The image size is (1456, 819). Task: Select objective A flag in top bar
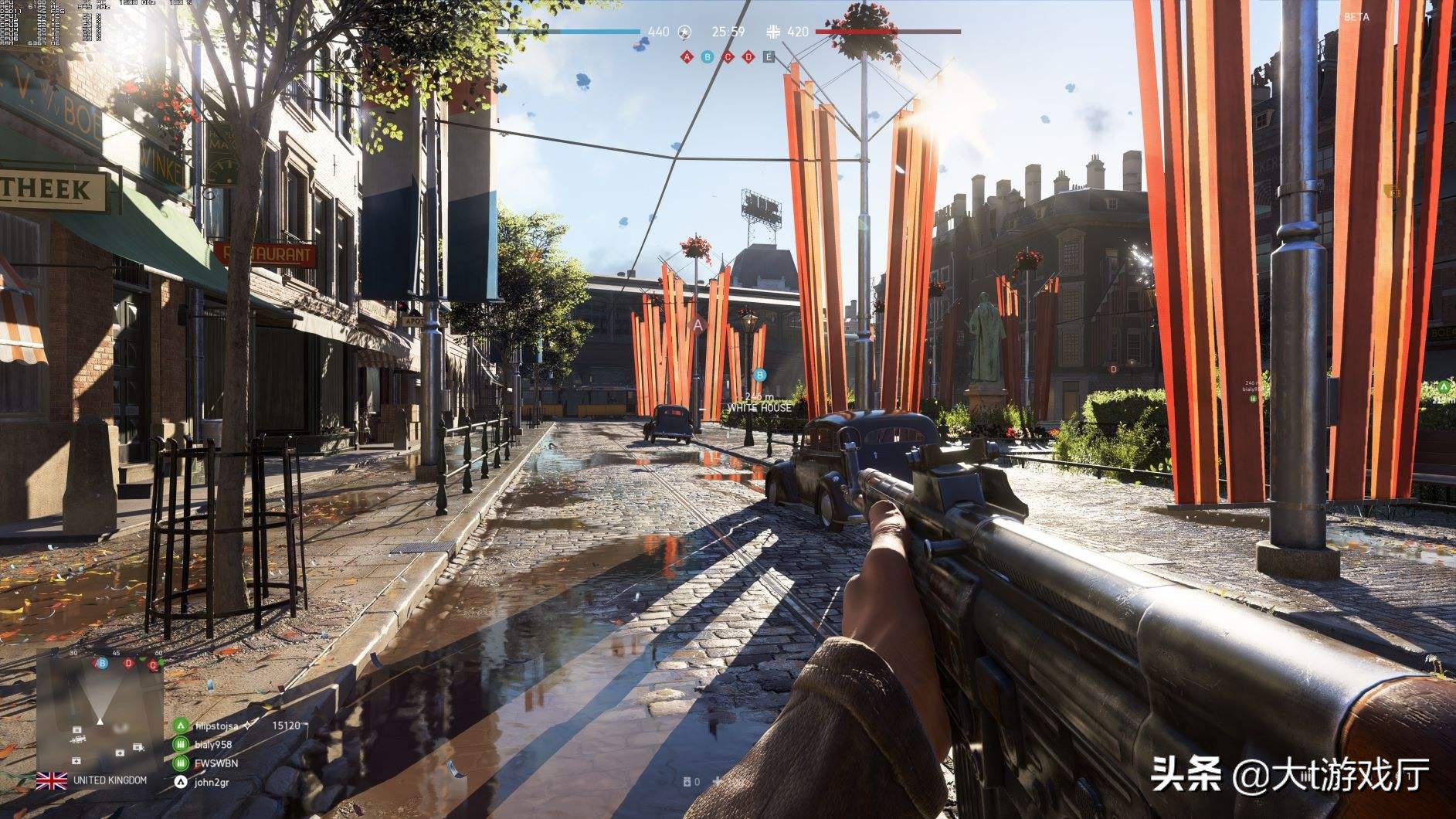(687, 56)
